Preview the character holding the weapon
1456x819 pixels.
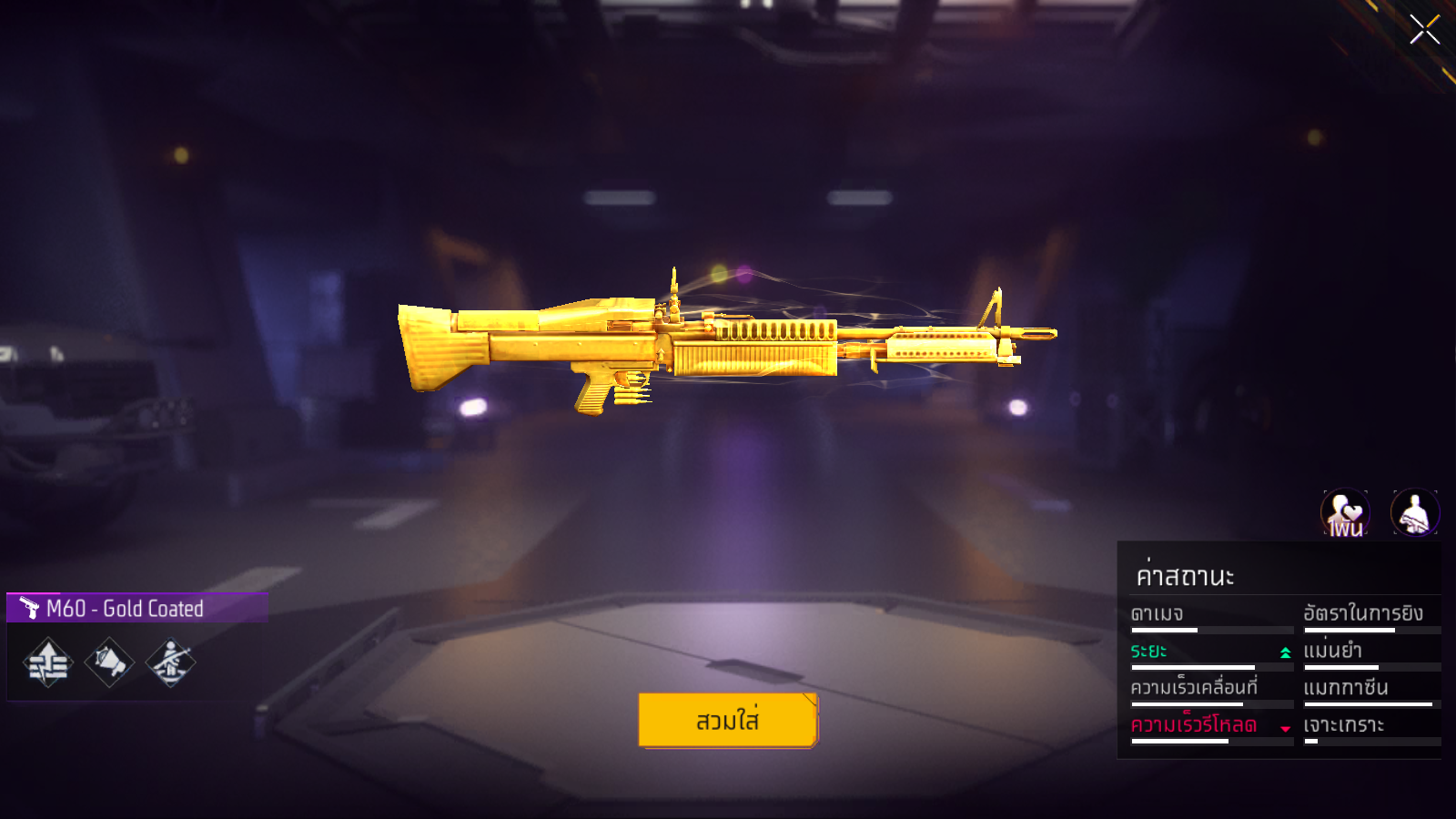coord(1414,513)
